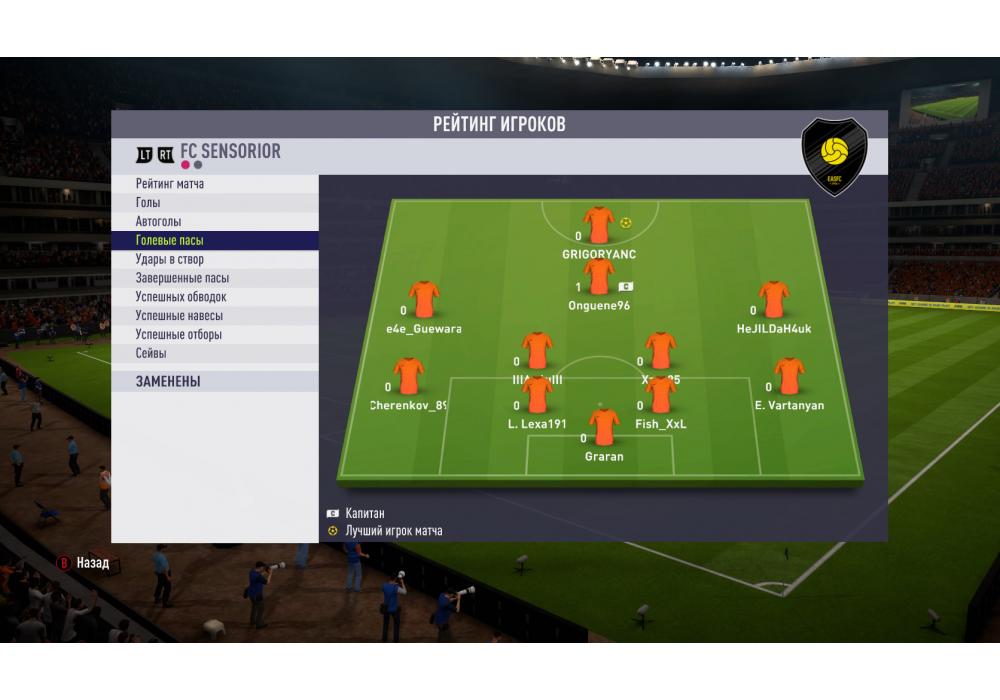Select defender E. Vartanyan

789,378
